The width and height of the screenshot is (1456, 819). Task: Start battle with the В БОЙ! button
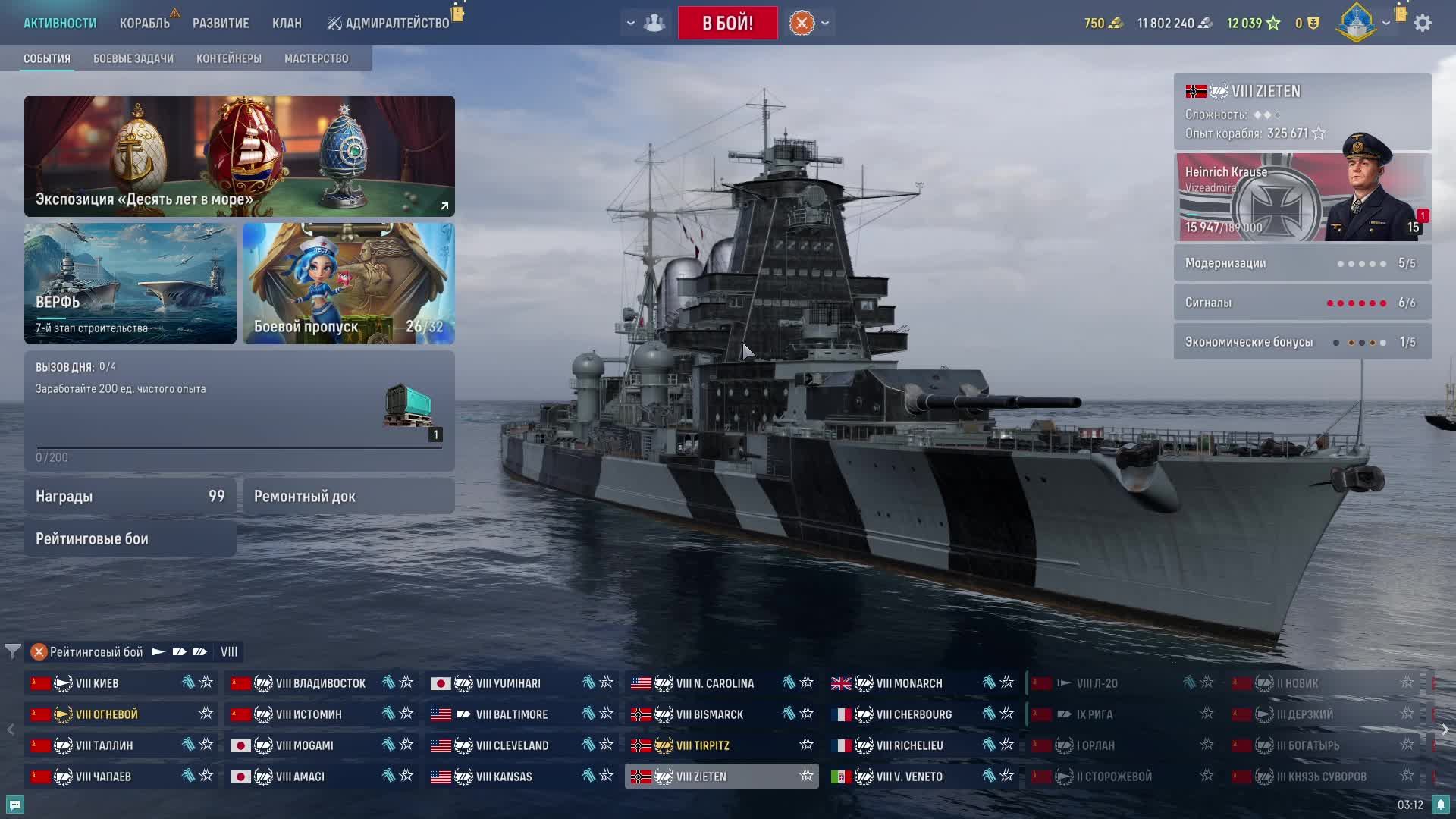pos(727,23)
